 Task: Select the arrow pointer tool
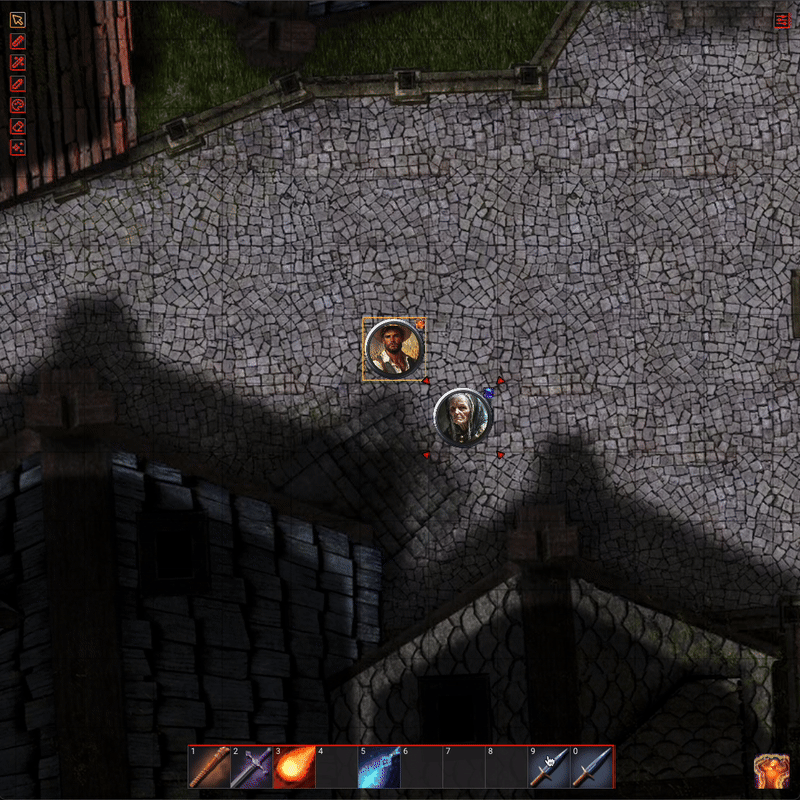17,19
